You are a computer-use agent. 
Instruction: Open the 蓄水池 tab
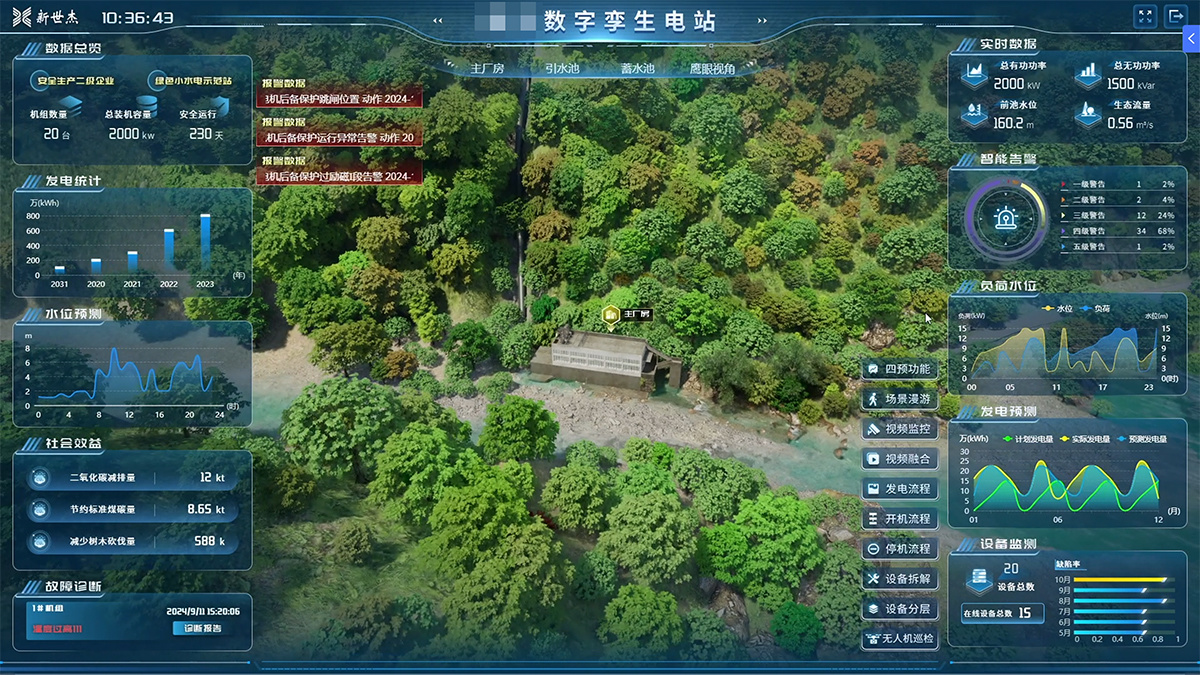coord(637,69)
